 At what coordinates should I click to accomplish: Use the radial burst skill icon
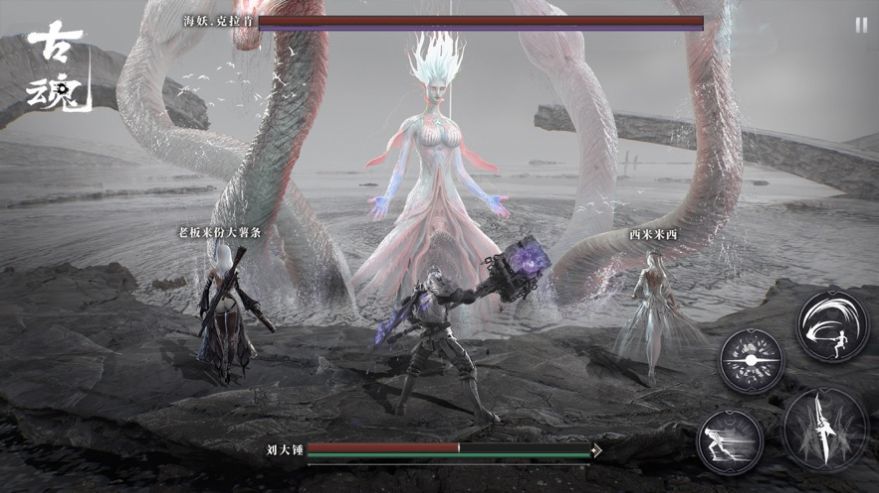(751, 360)
